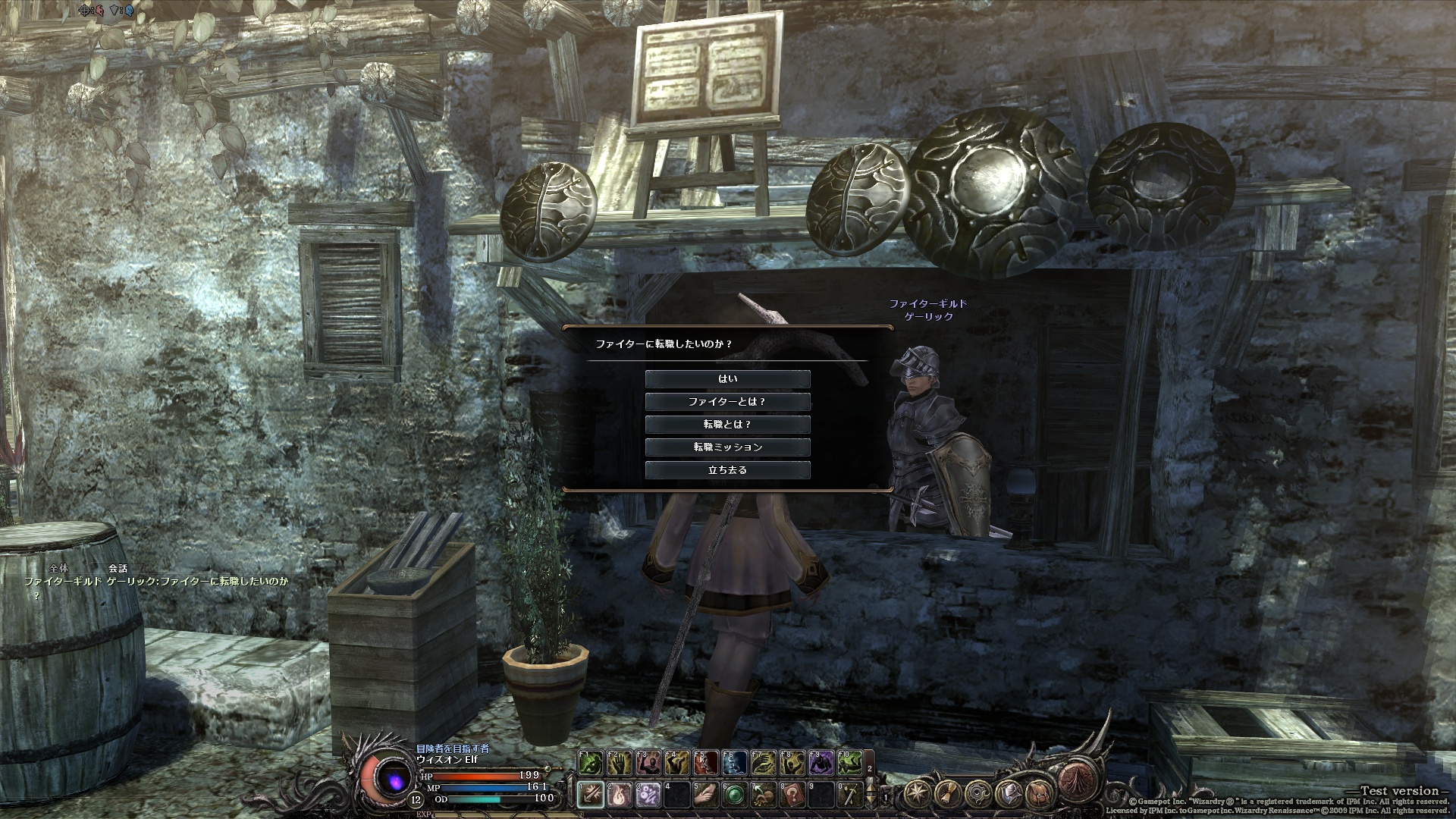Open the rolled scroll menu button

coord(948,795)
